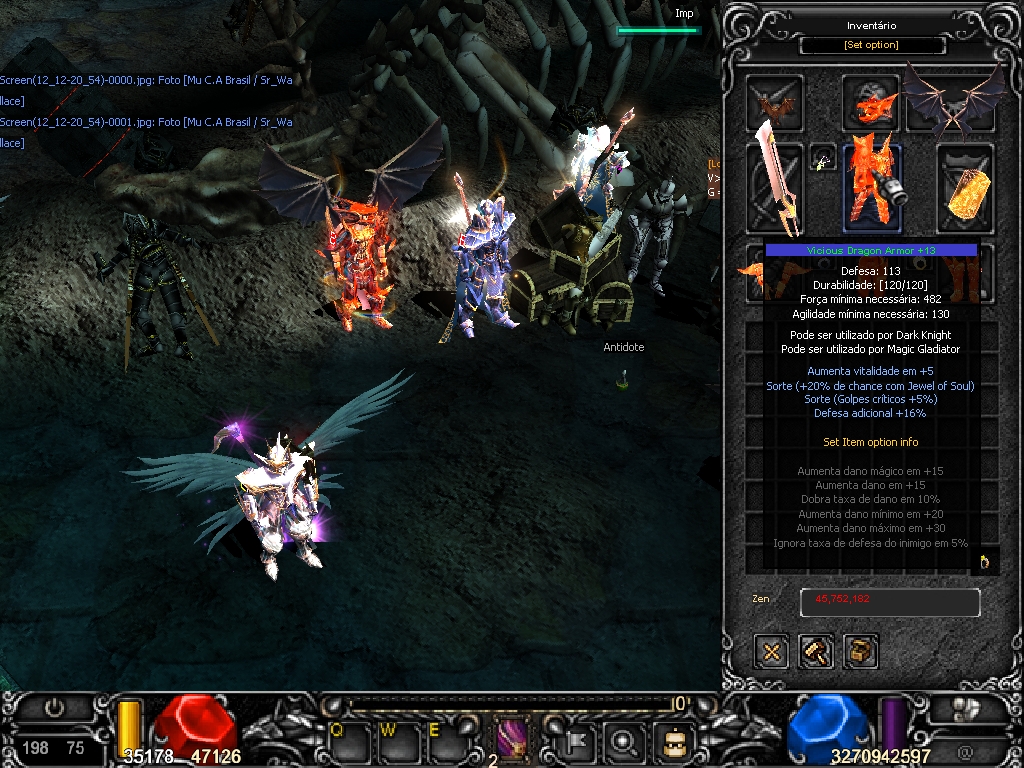Open the personal store chest button
The image size is (1024, 768).
point(860,652)
